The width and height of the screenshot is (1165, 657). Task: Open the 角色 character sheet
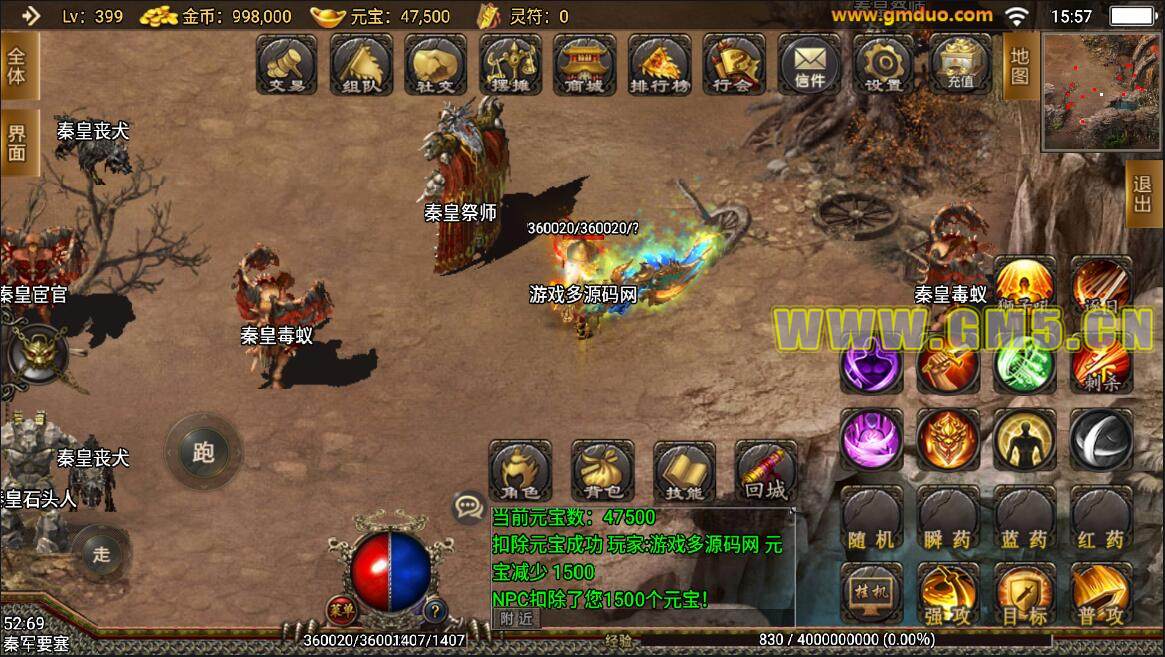coord(520,472)
